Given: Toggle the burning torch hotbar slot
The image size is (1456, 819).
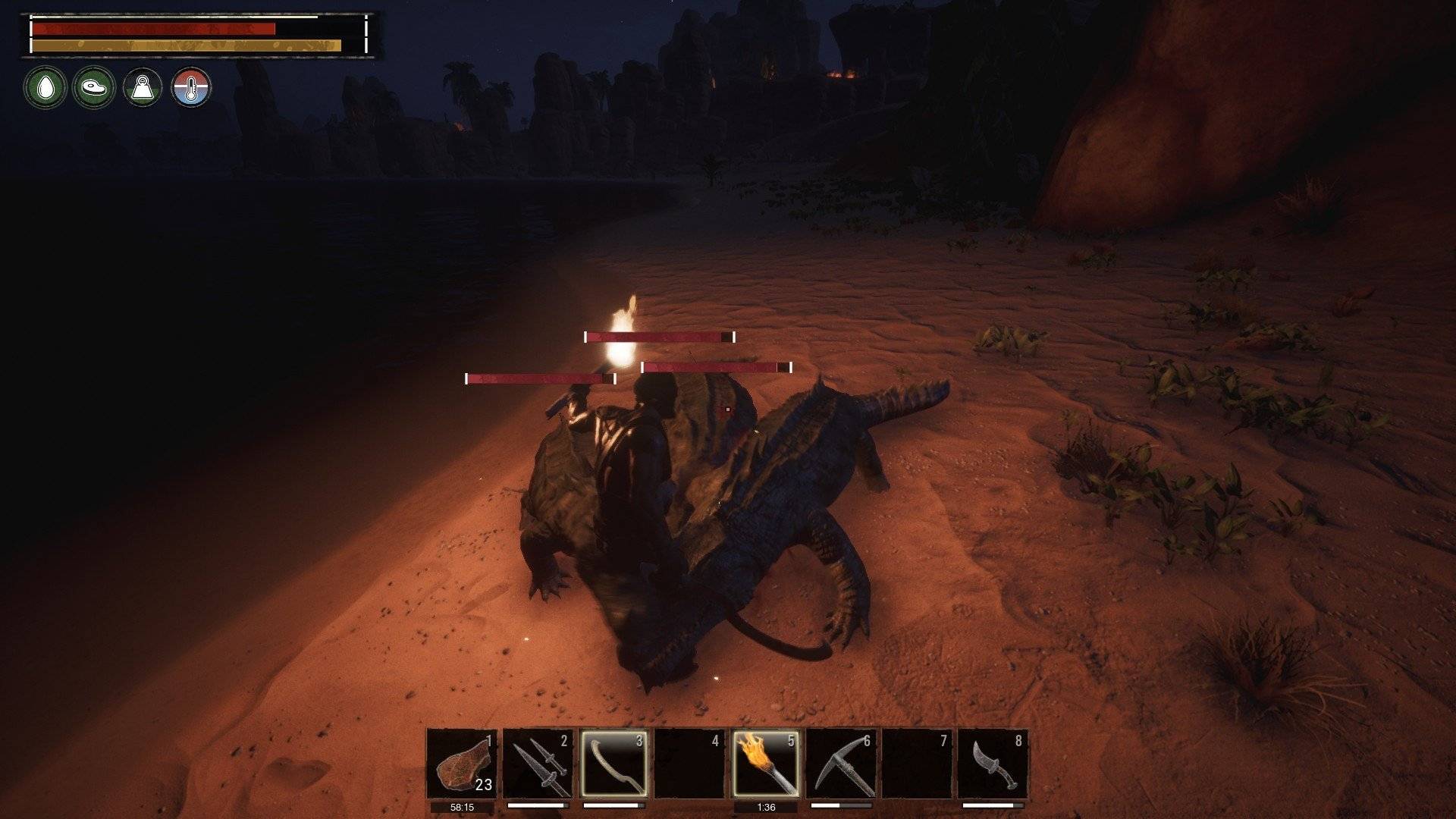Looking at the screenshot, I should click(765, 764).
